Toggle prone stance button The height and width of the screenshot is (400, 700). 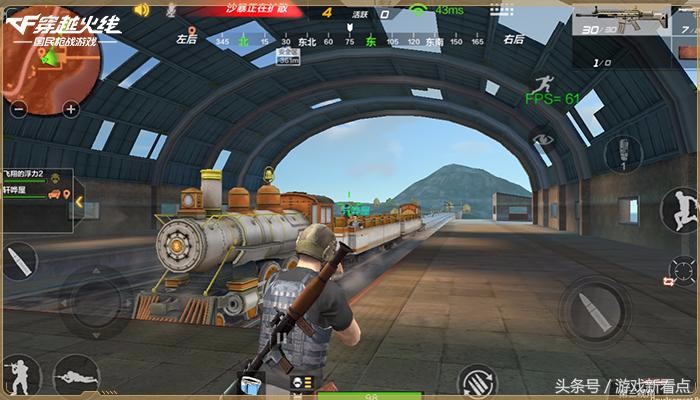75,376
